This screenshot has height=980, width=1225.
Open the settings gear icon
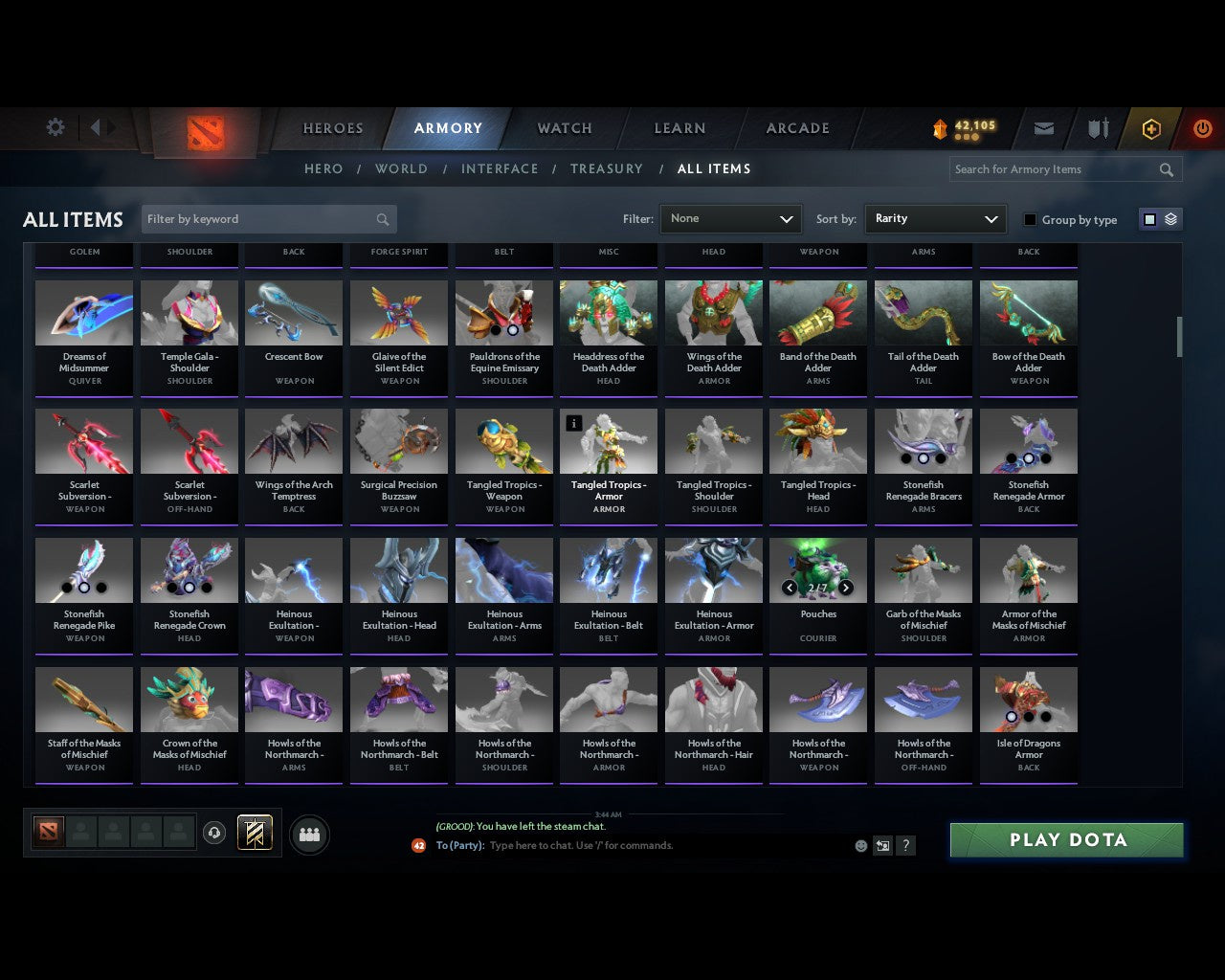click(55, 126)
